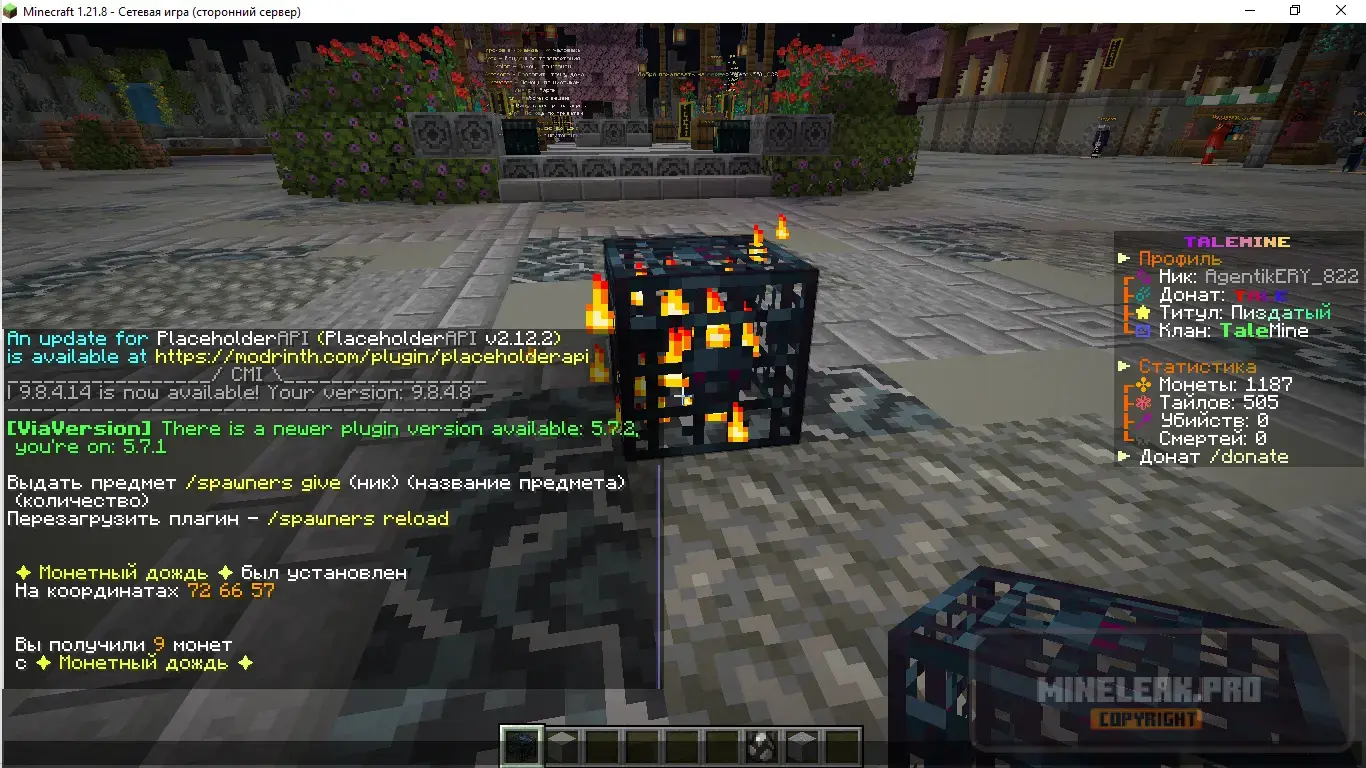Open the modrinth.com PlaceholderAPI link in chat

pyautogui.click(x=372, y=357)
